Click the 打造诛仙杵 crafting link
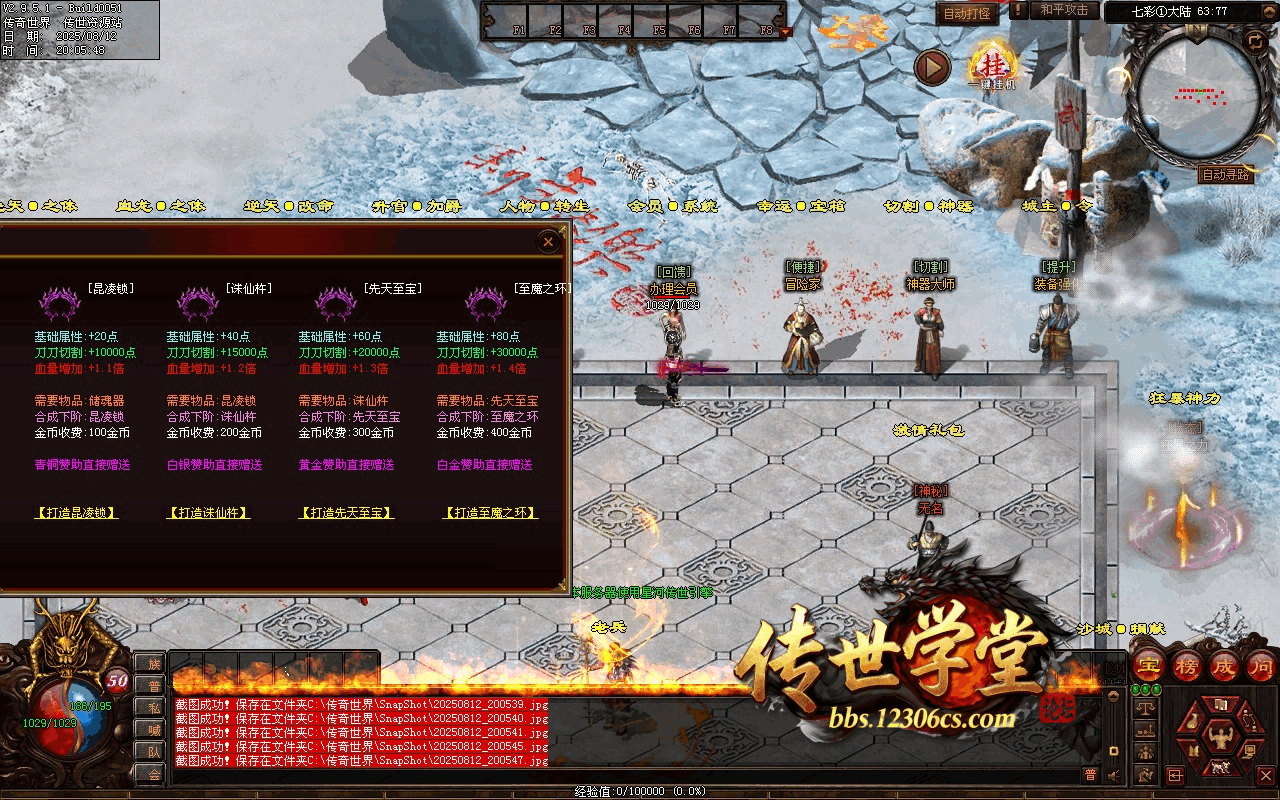 pos(208,513)
